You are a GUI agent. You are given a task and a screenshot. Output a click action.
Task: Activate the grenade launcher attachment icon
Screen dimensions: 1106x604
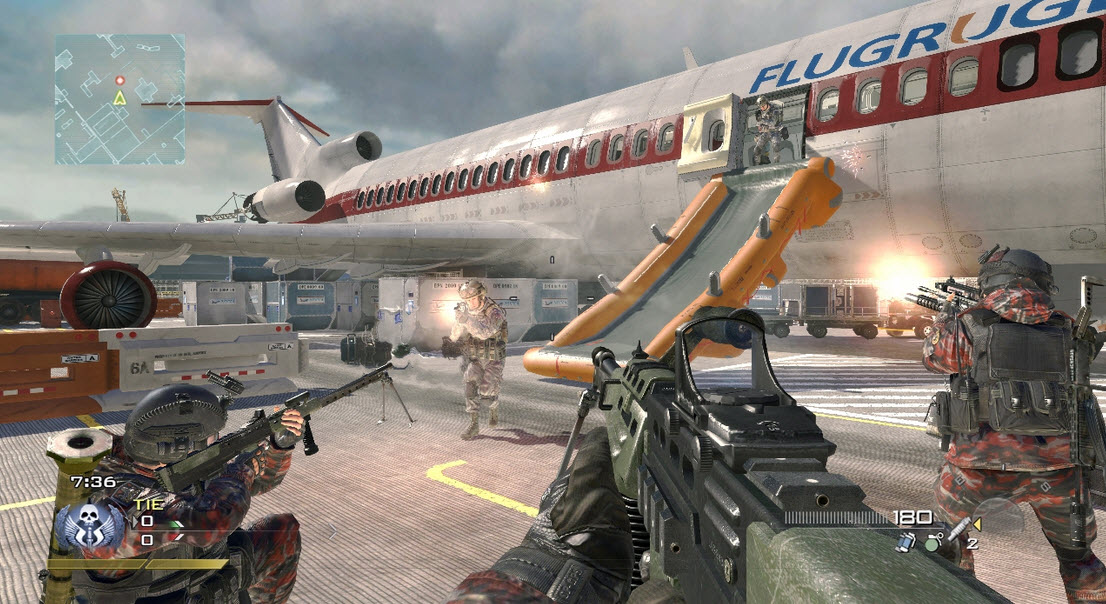[x=957, y=528]
